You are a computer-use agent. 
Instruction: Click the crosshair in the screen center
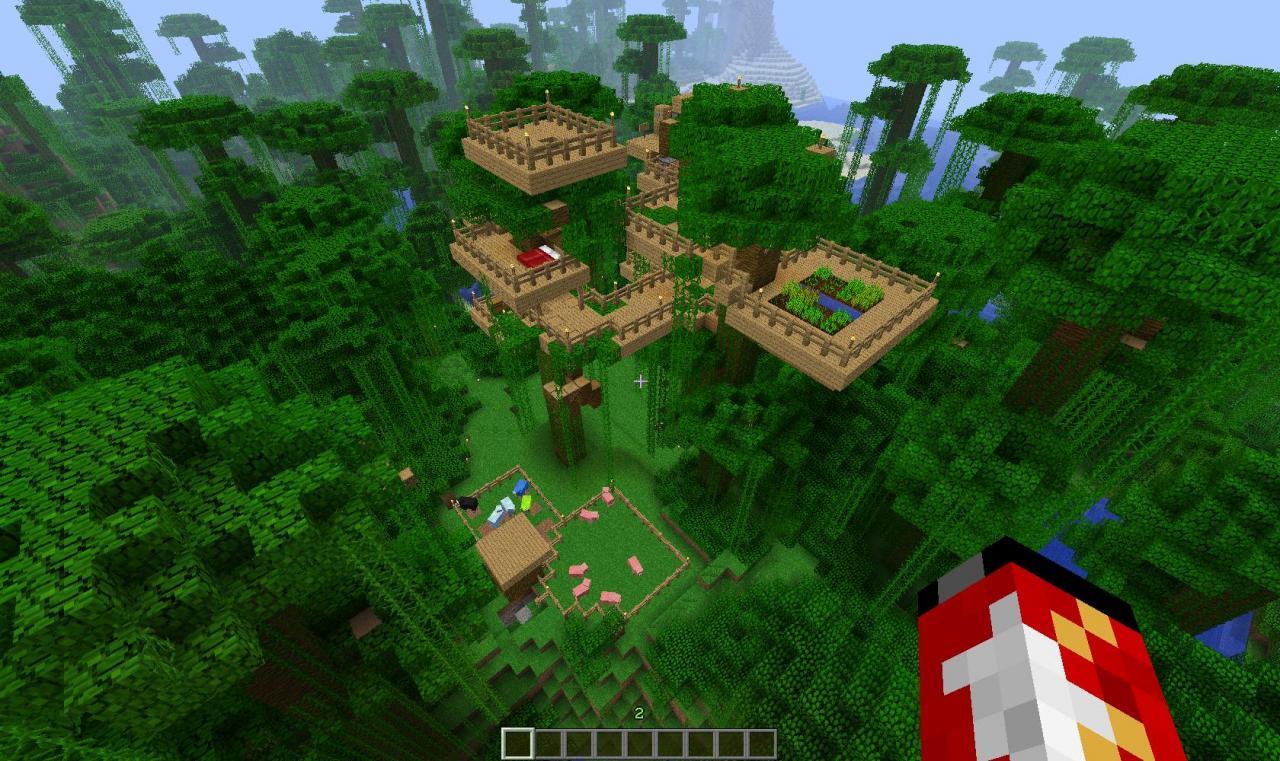(640, 380)
